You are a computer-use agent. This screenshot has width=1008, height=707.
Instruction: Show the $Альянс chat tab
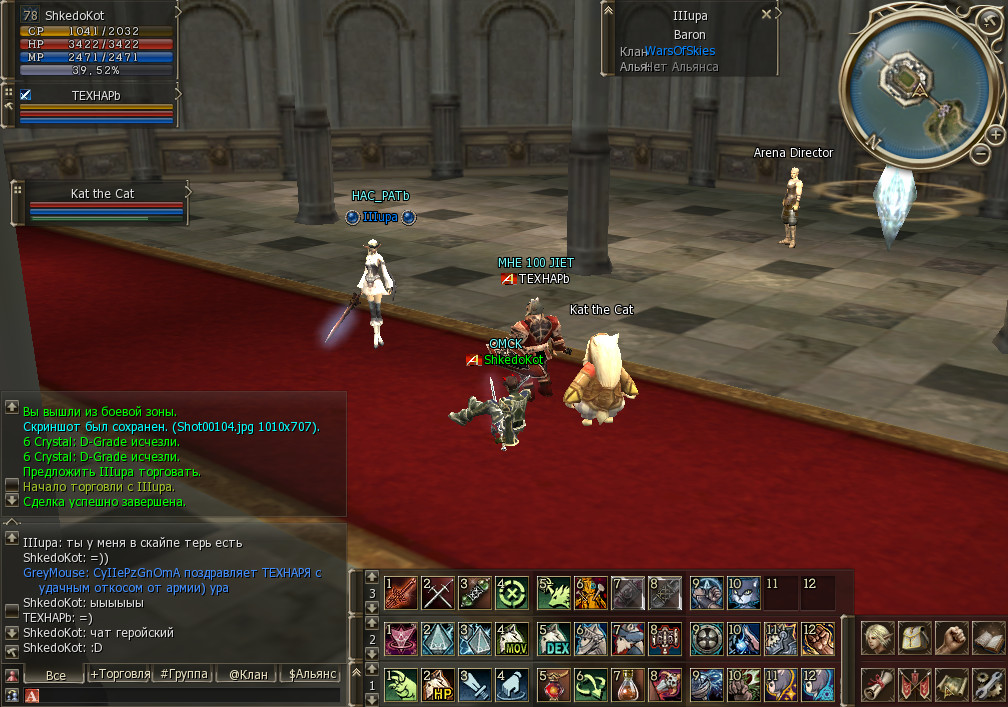pos(312,674)
